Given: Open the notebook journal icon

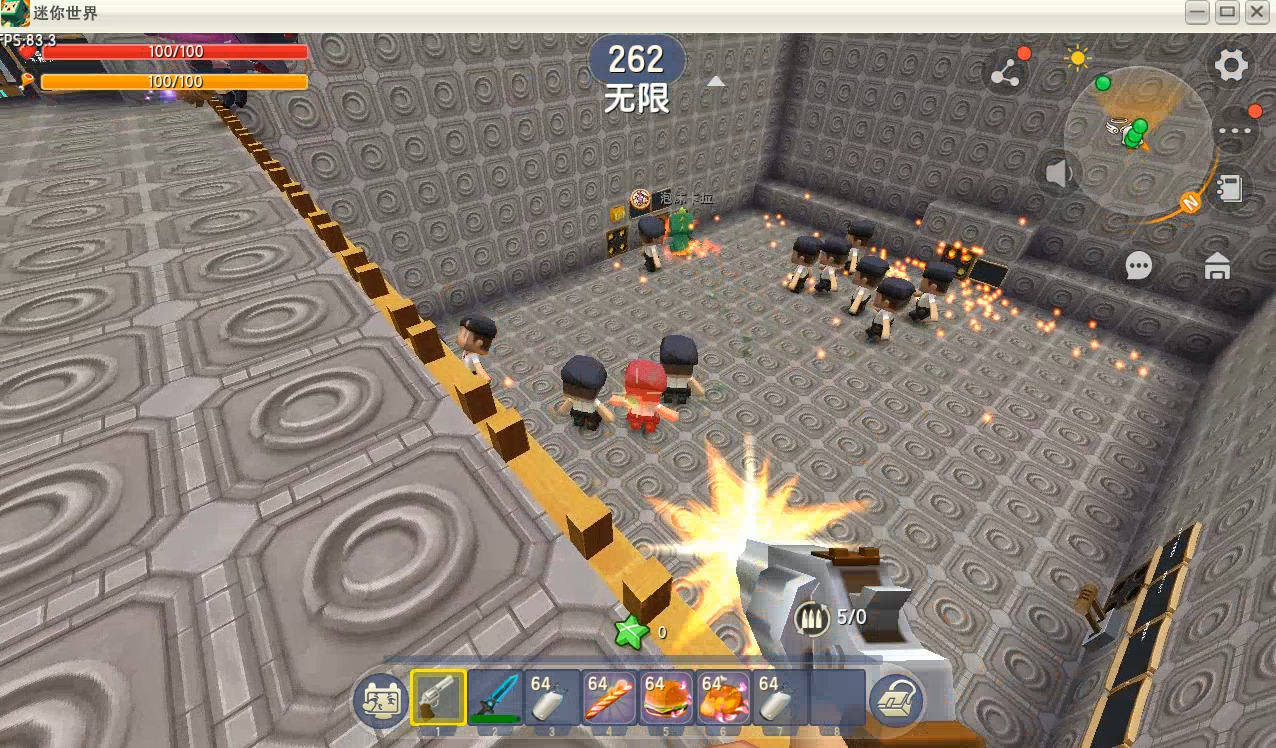Looking at the screenshot, I should click(1230, 188).
